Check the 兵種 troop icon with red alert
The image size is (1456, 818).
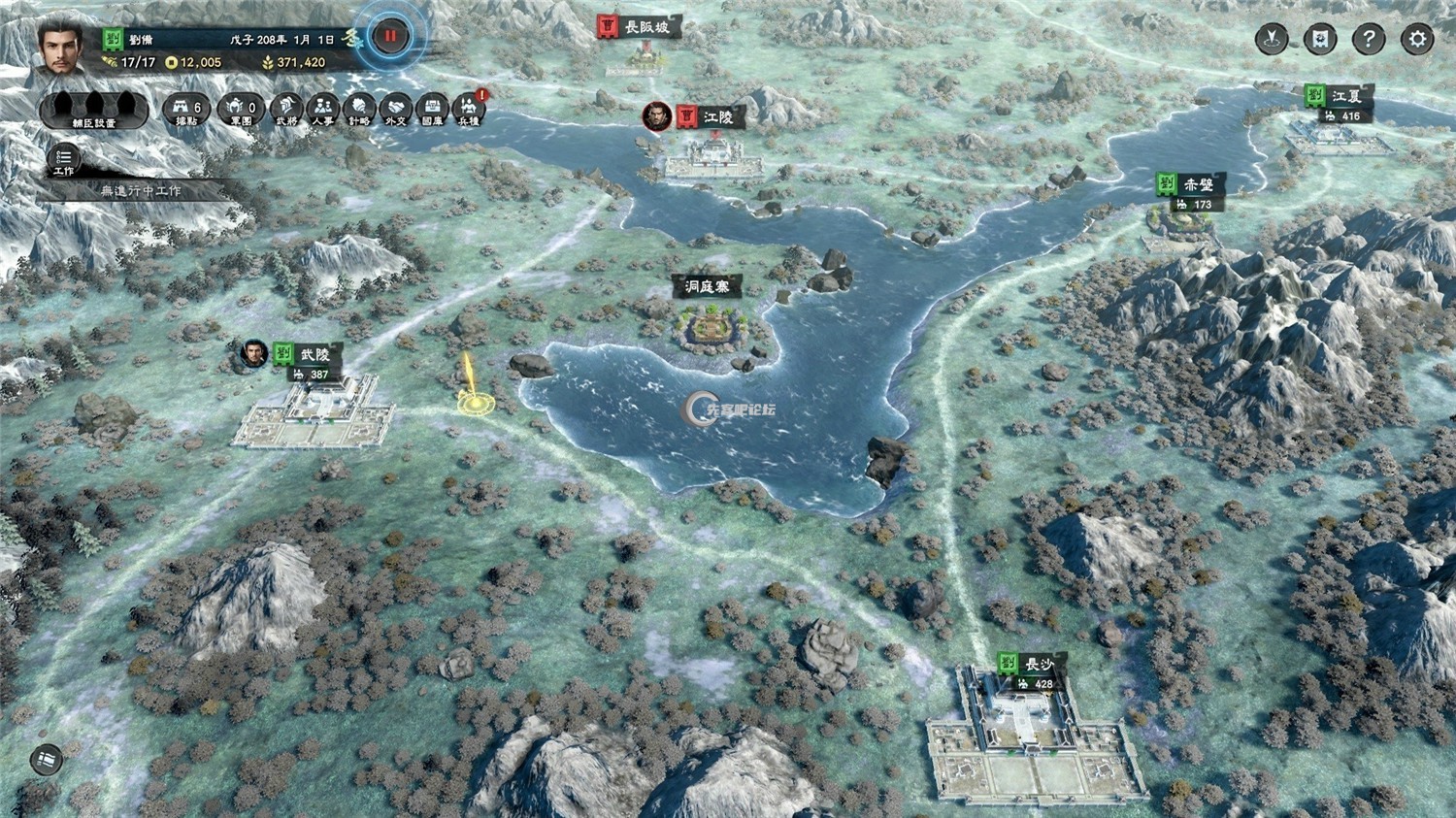469,107
